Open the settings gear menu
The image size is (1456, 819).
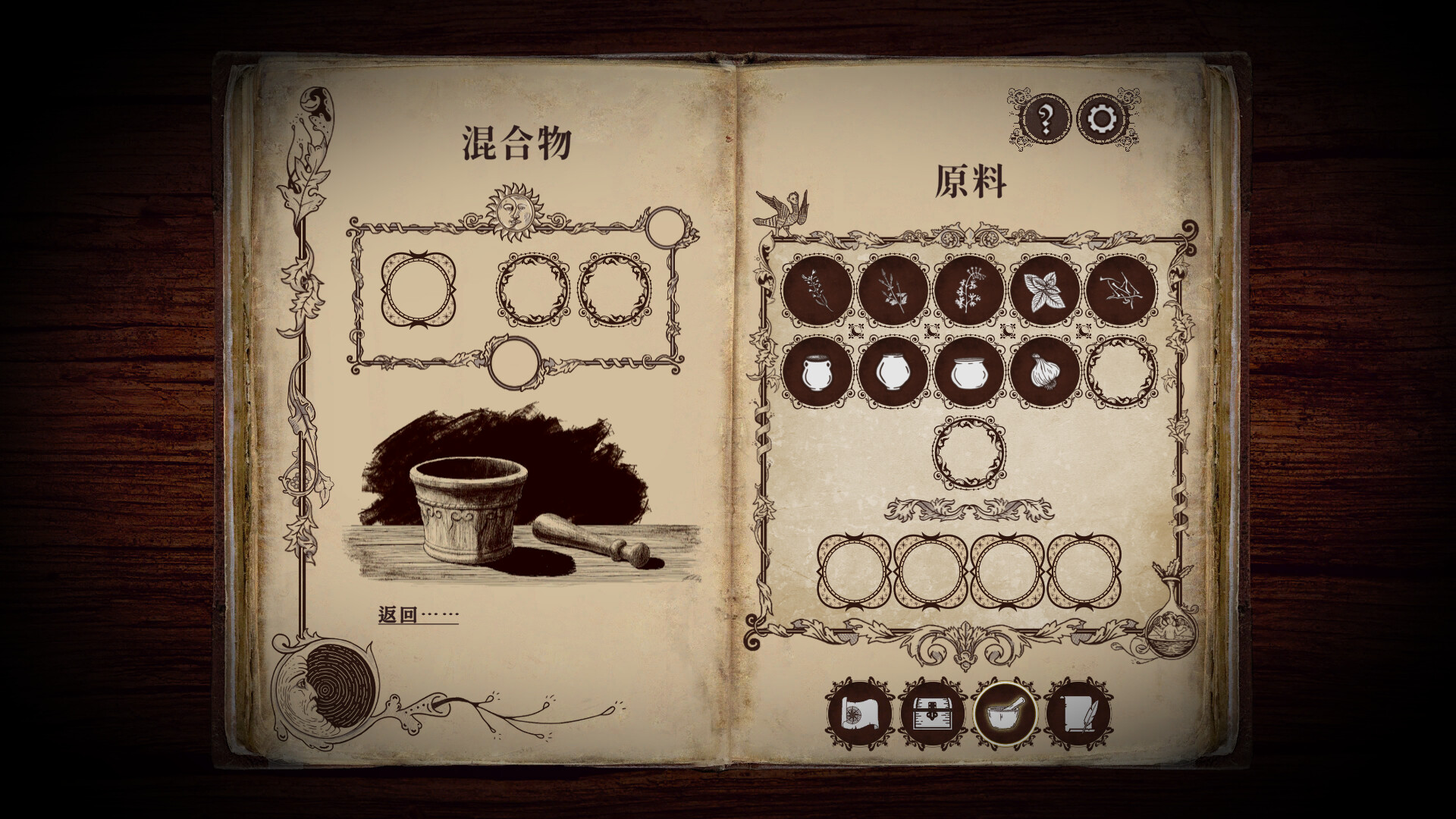tap(1100, 118)
